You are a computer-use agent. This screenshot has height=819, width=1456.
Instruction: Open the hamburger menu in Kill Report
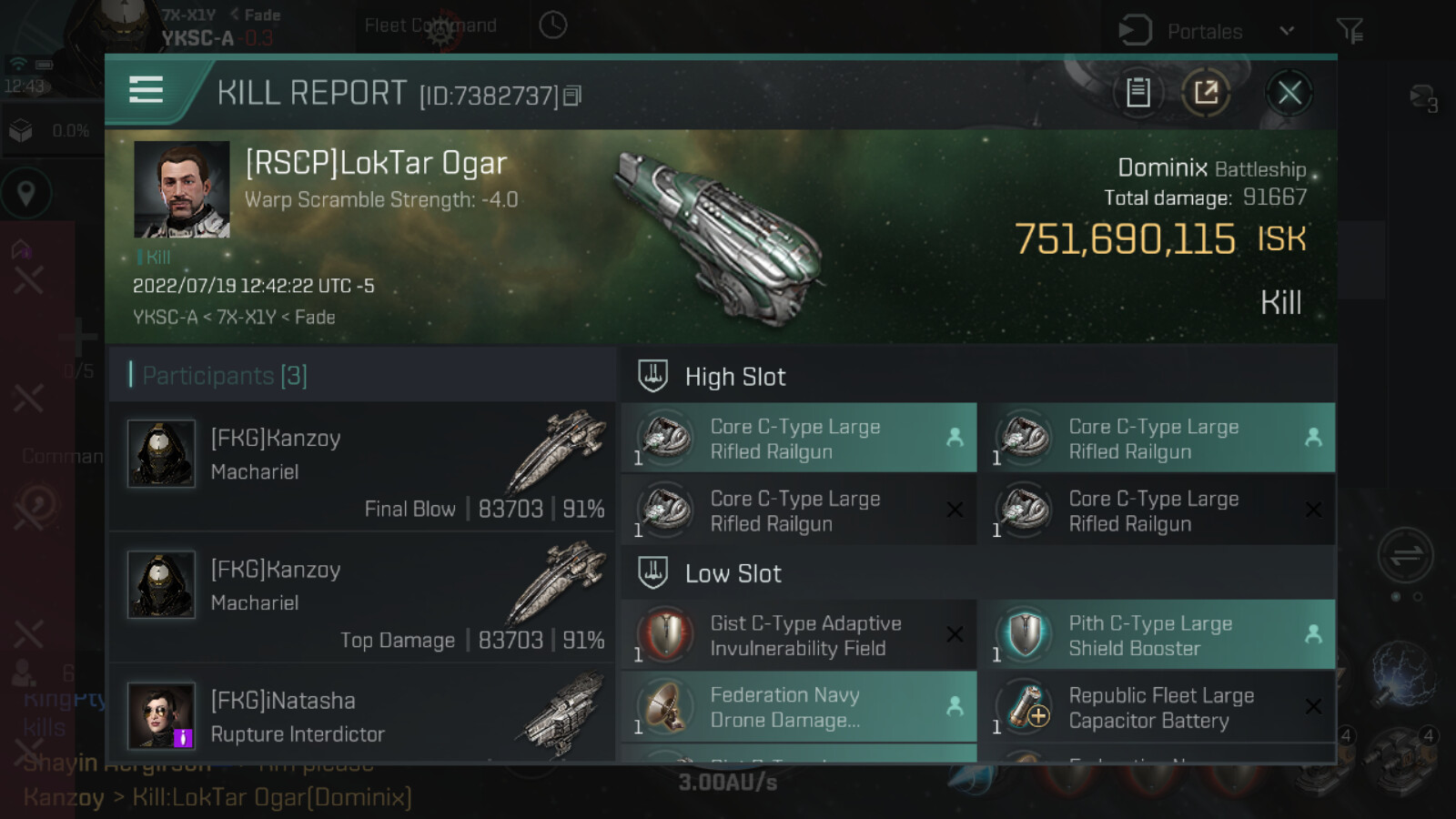click(x=146, y=90)
